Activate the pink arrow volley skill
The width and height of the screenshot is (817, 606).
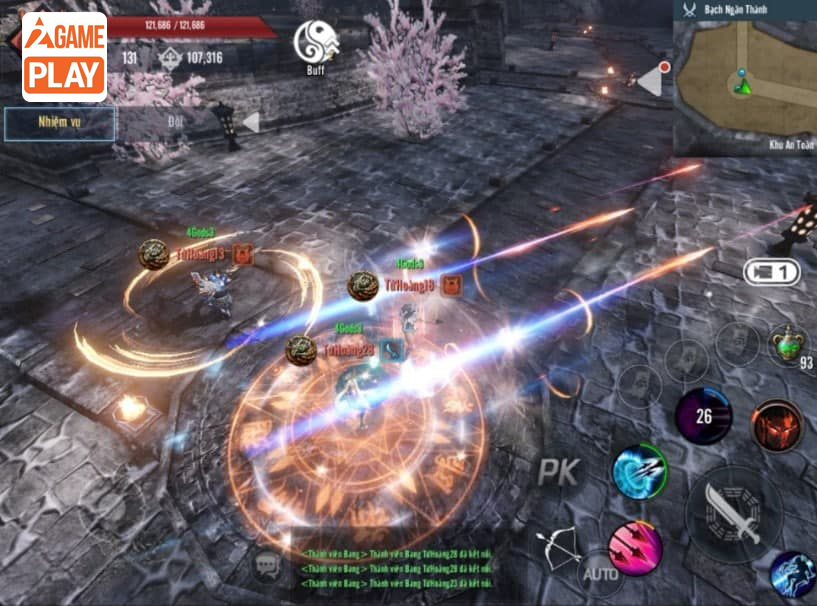[x=636, y=548]
